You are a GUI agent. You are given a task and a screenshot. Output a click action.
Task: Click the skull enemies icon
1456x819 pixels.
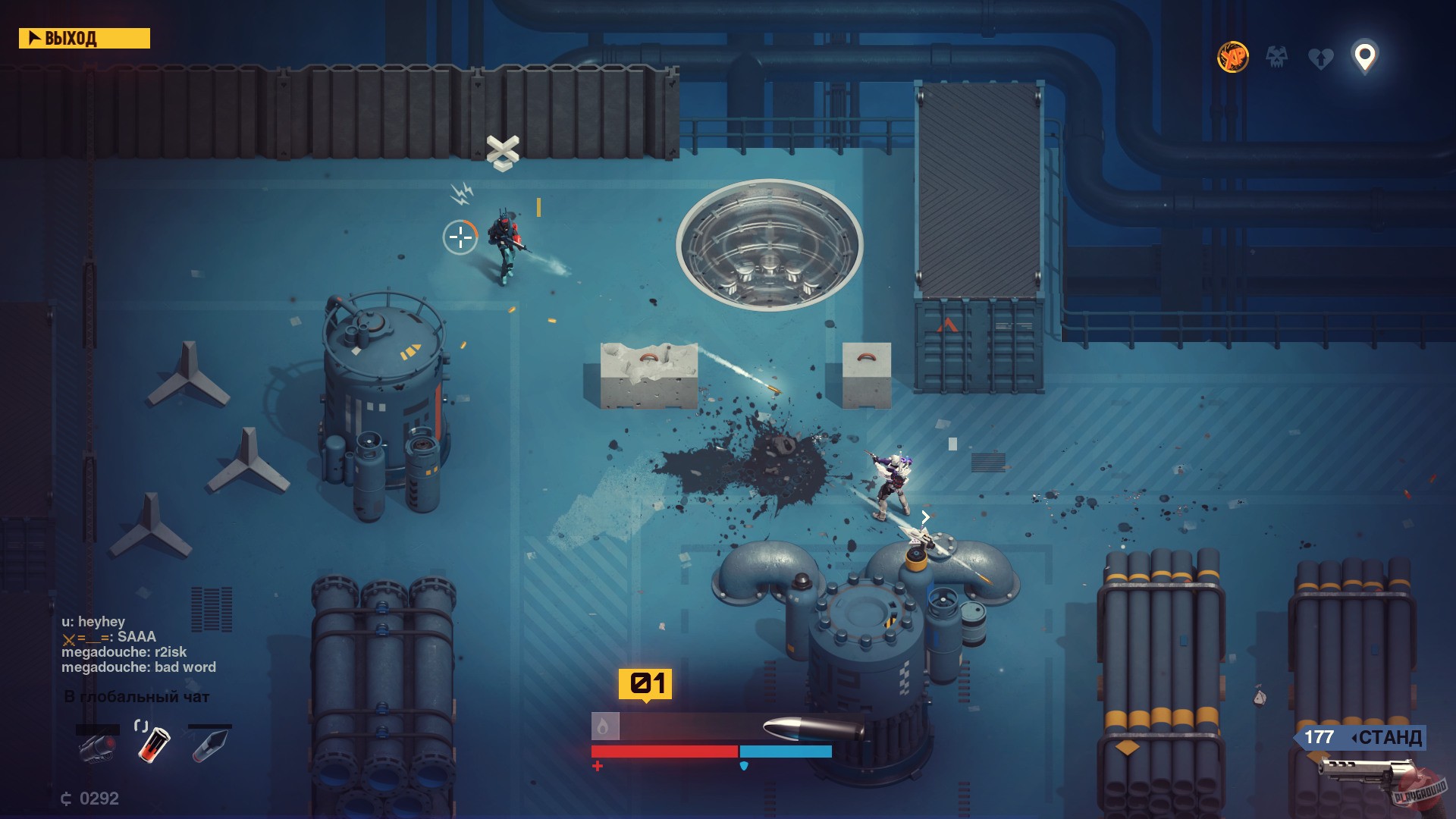coord(1276,56)
